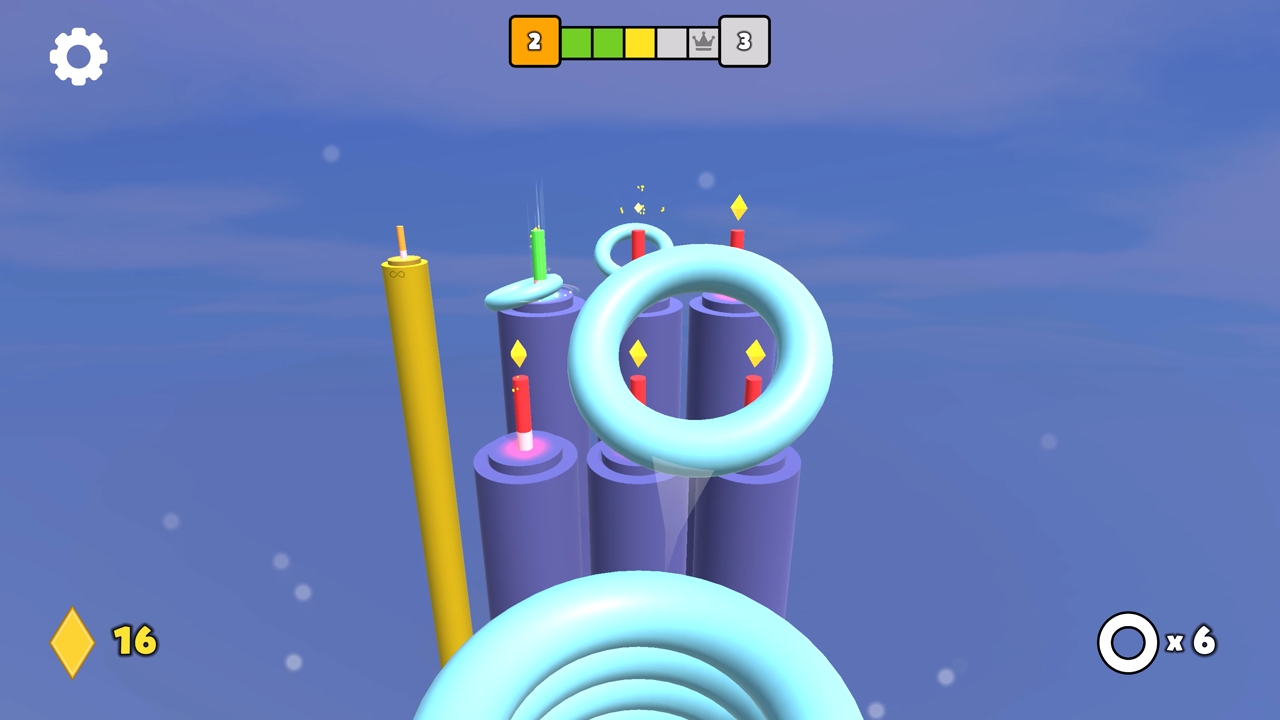This screenshot has height=720, width=1280.
Task: Tap the sparkle burst above the pegs
Action: pyautogui.click(x=640, y=200)
